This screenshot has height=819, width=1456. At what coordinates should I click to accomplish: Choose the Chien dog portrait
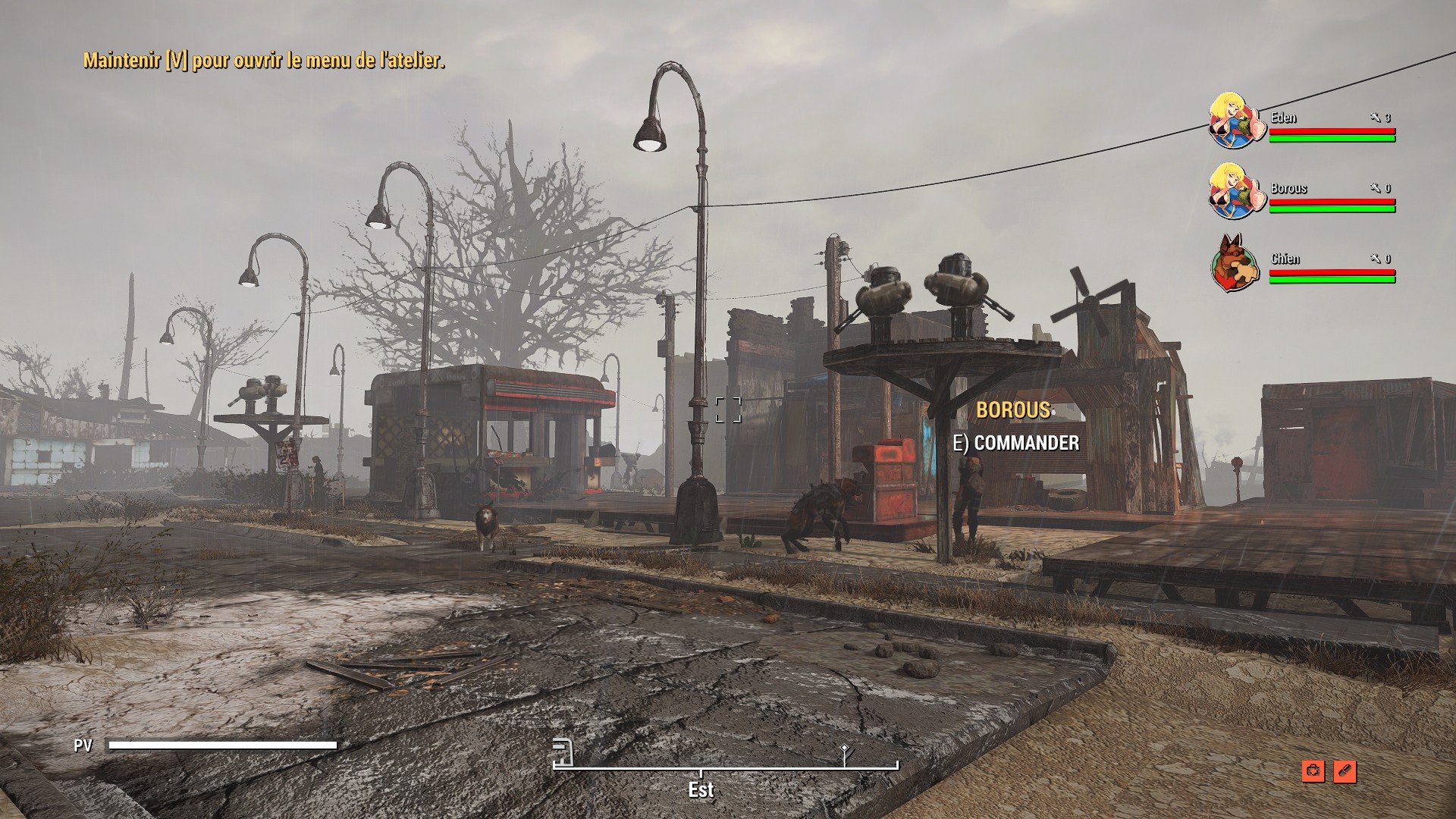pyautogui.click(x=1235, y=263)
